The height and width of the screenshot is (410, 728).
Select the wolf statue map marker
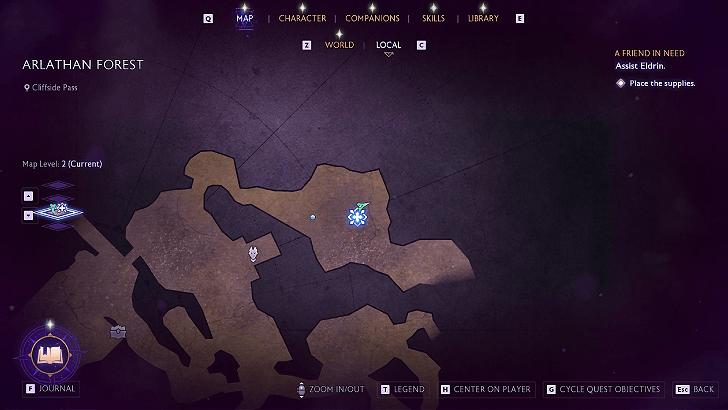[255, 254]
